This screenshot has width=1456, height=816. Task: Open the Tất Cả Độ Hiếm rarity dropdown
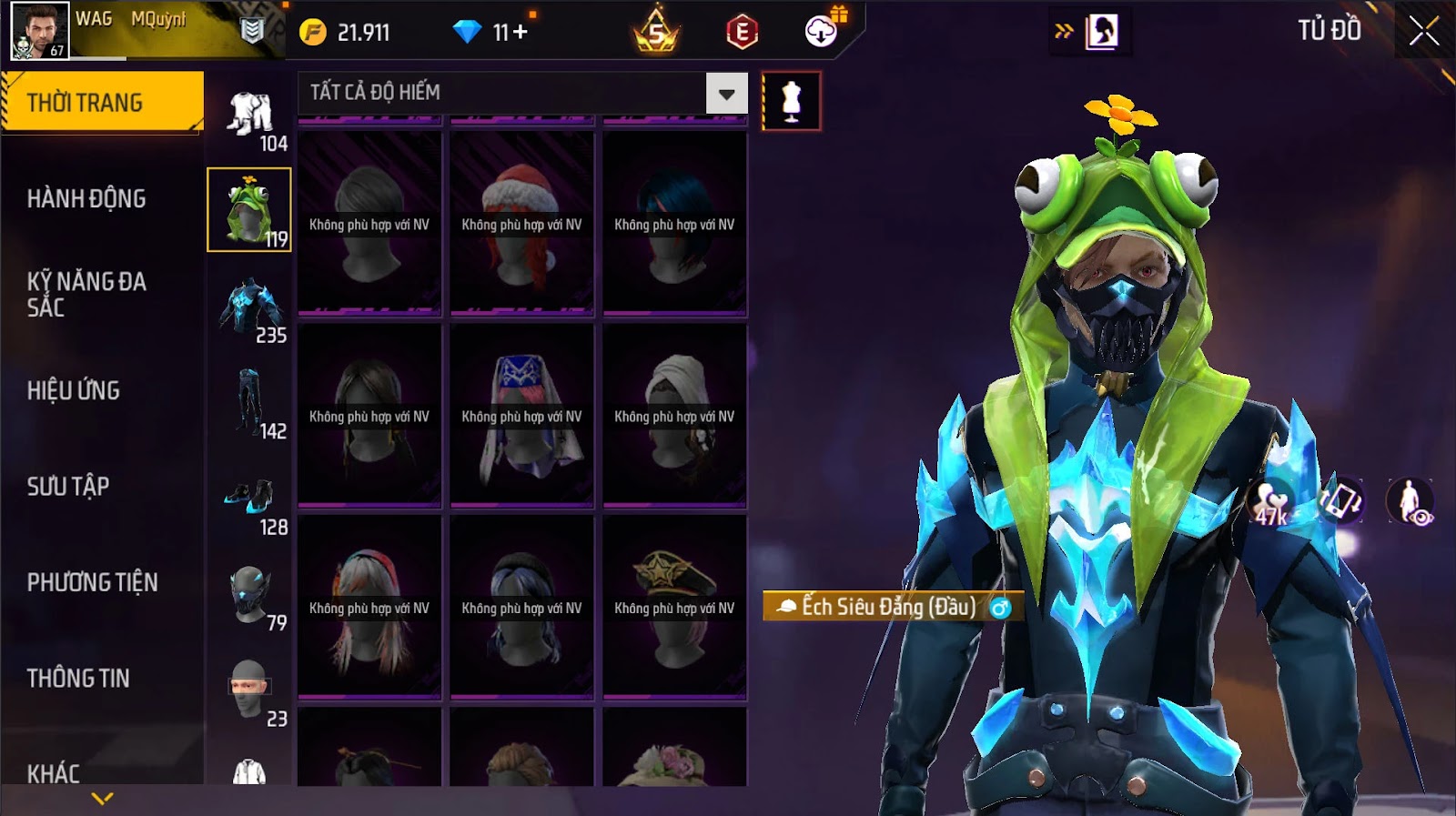click(726, 94)
